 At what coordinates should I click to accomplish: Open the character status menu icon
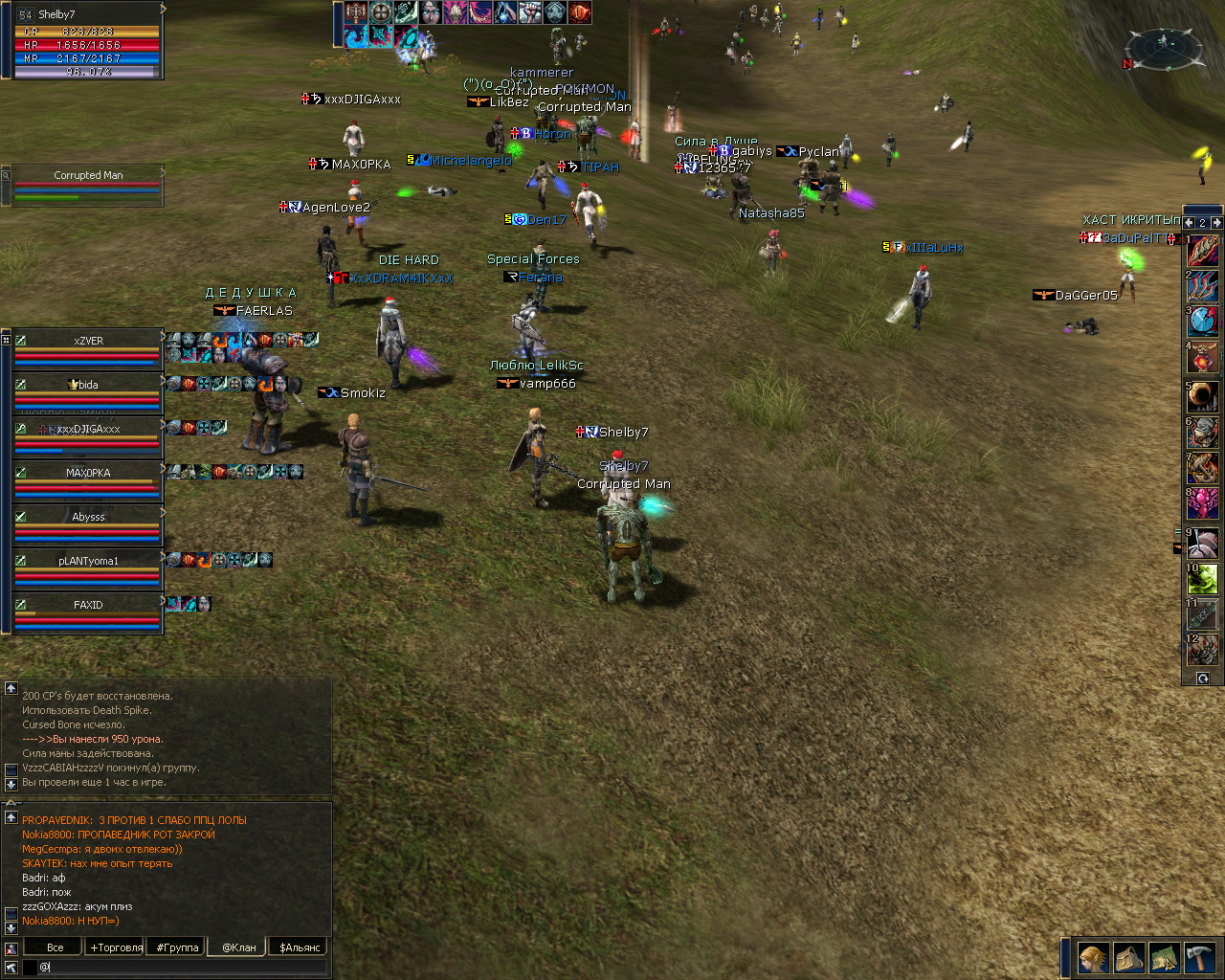(1093, 958)
